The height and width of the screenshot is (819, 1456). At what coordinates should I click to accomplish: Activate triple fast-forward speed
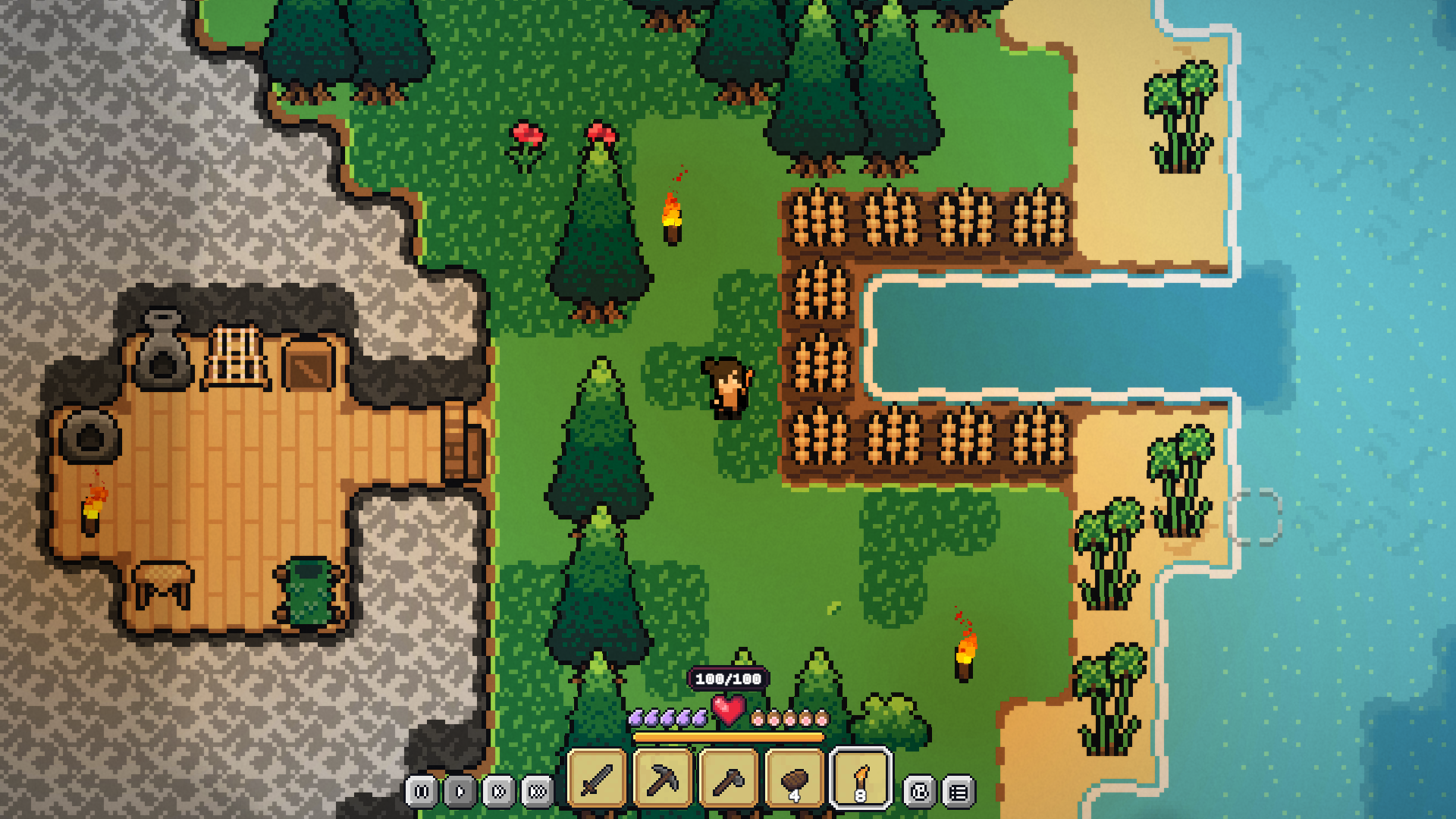tap(538, 792)
